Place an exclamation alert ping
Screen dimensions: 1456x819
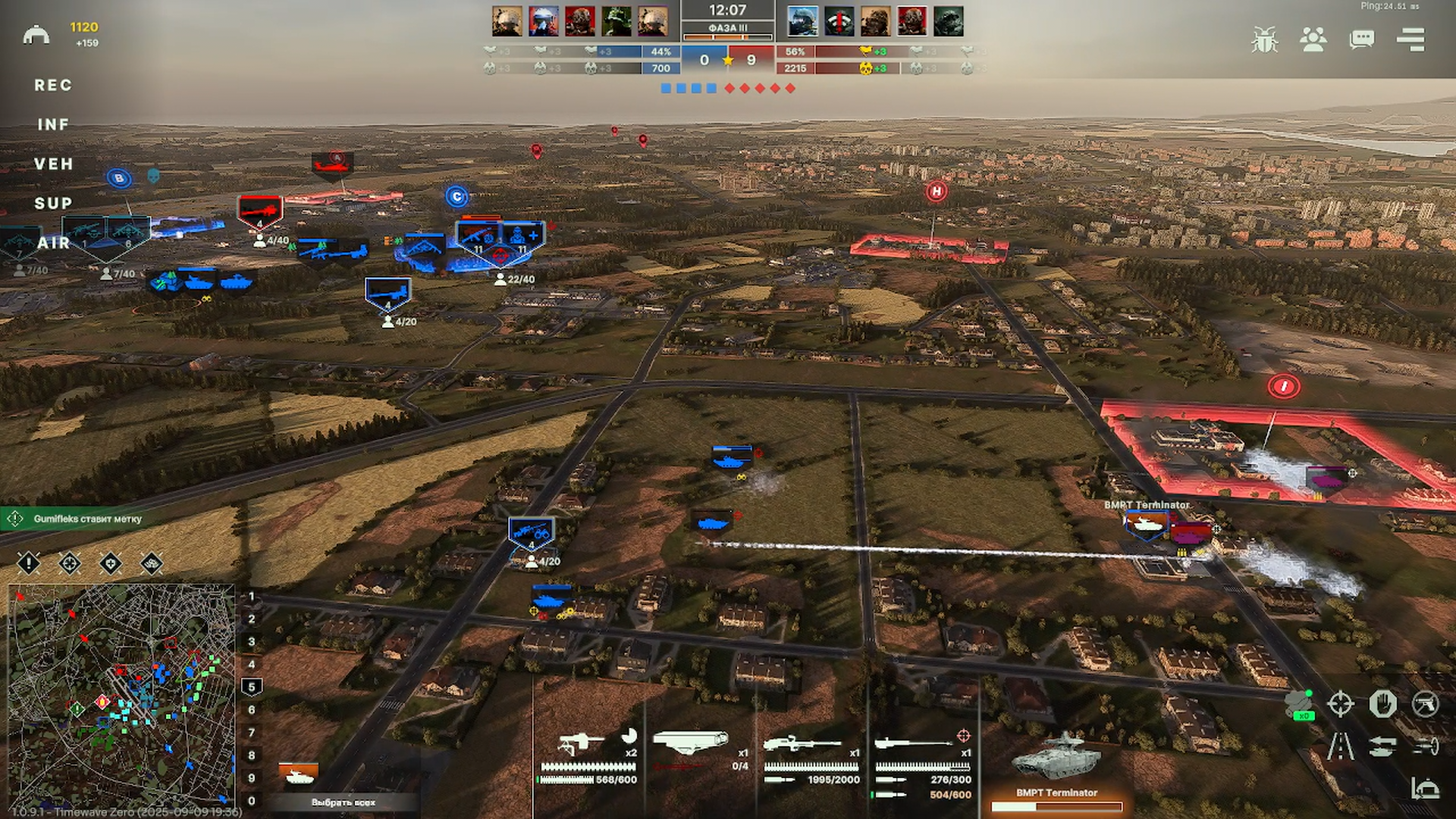tap(29, 563)
